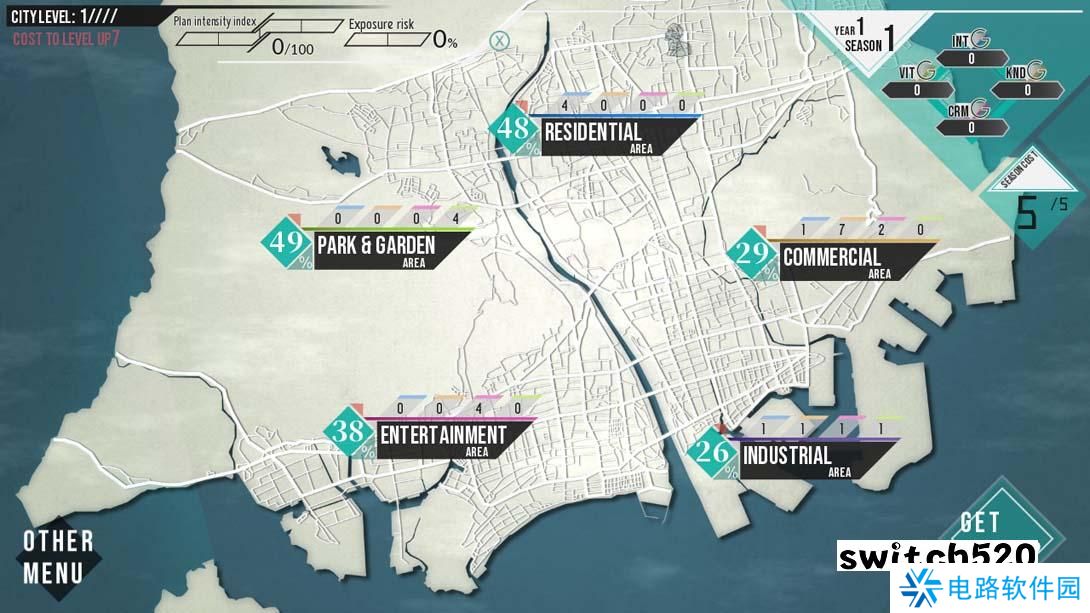Image resolution: width=1090 pixels, height=613 pixels.
Task: Open the Other Menu
Action: click(58, 557)
